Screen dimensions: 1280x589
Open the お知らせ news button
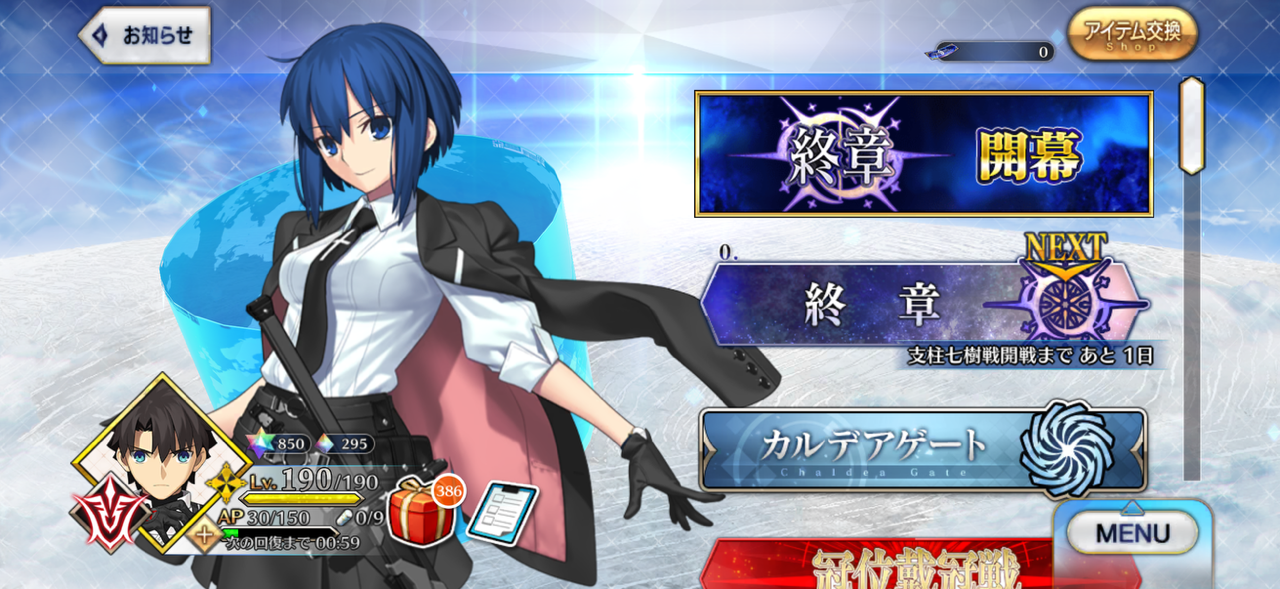[146, 36]
